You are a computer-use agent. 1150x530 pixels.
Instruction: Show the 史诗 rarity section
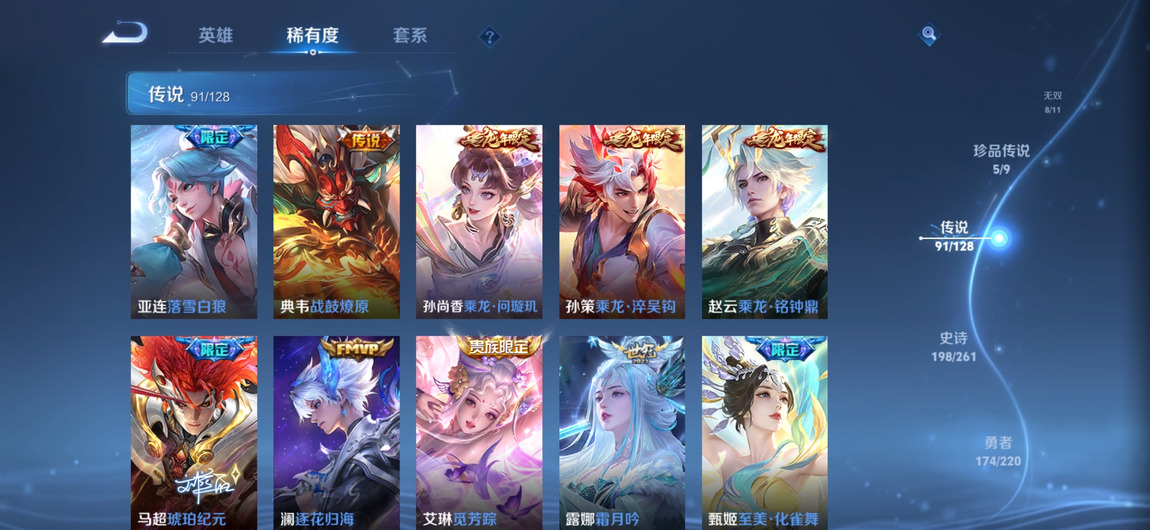tap(953, 347)
